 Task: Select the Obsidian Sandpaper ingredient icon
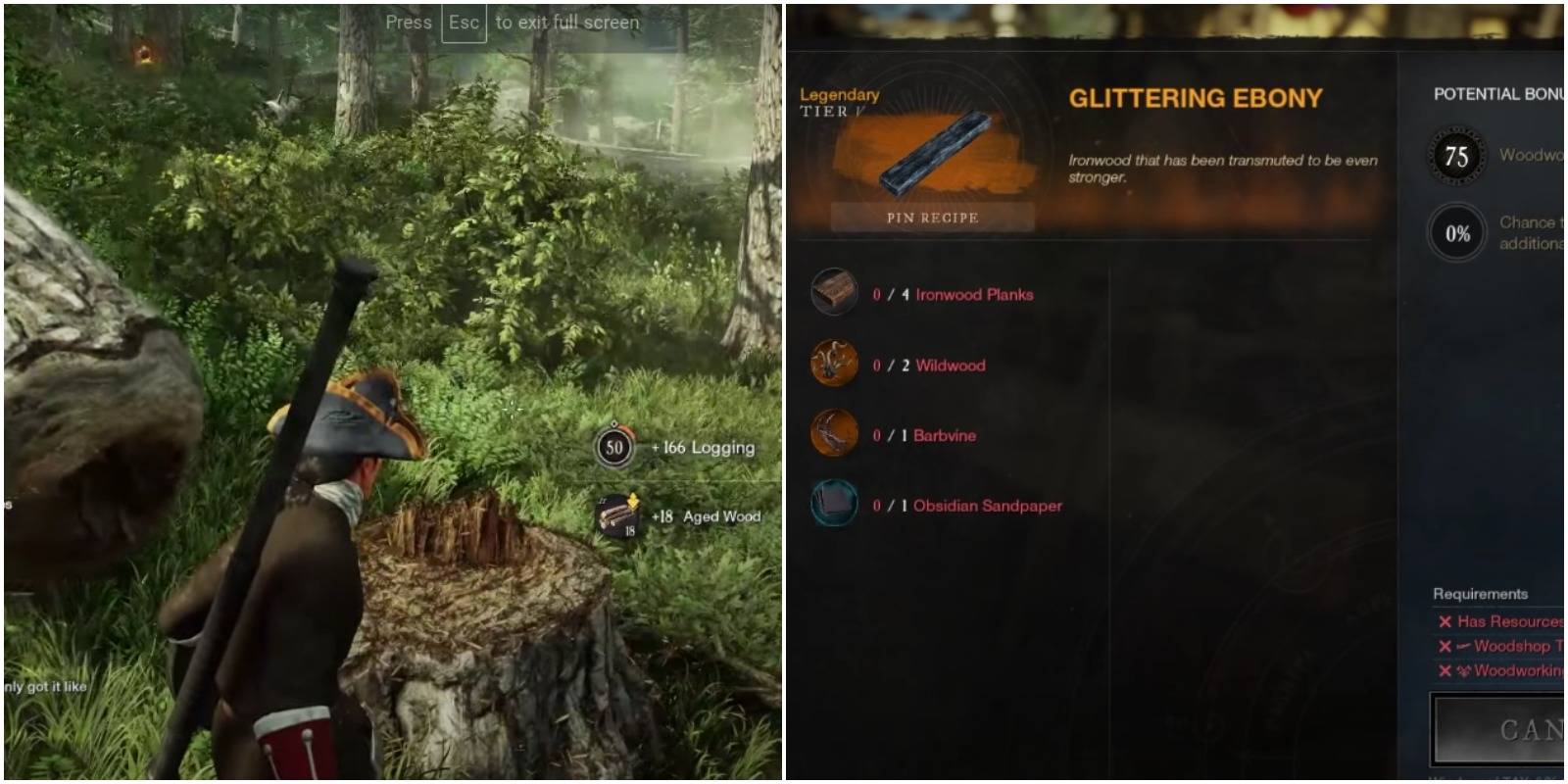836,506
